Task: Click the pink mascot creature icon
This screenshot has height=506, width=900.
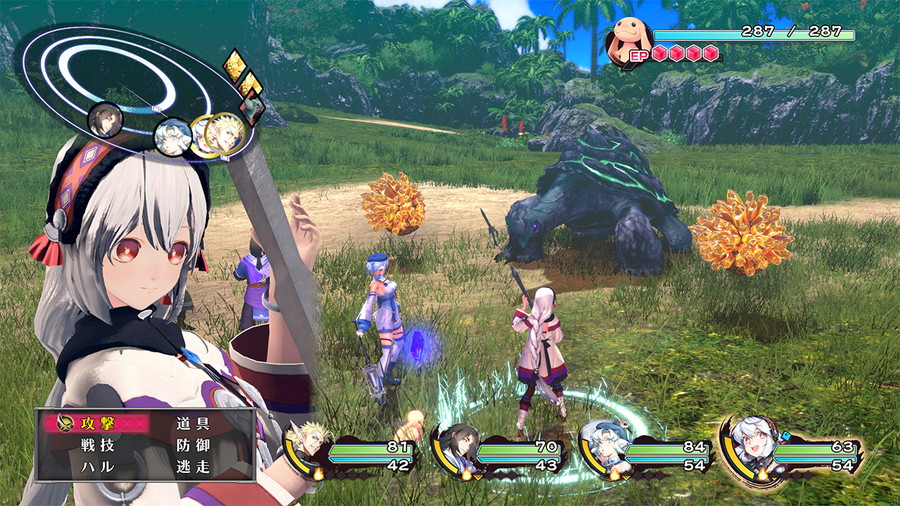Action: (630, 41)
